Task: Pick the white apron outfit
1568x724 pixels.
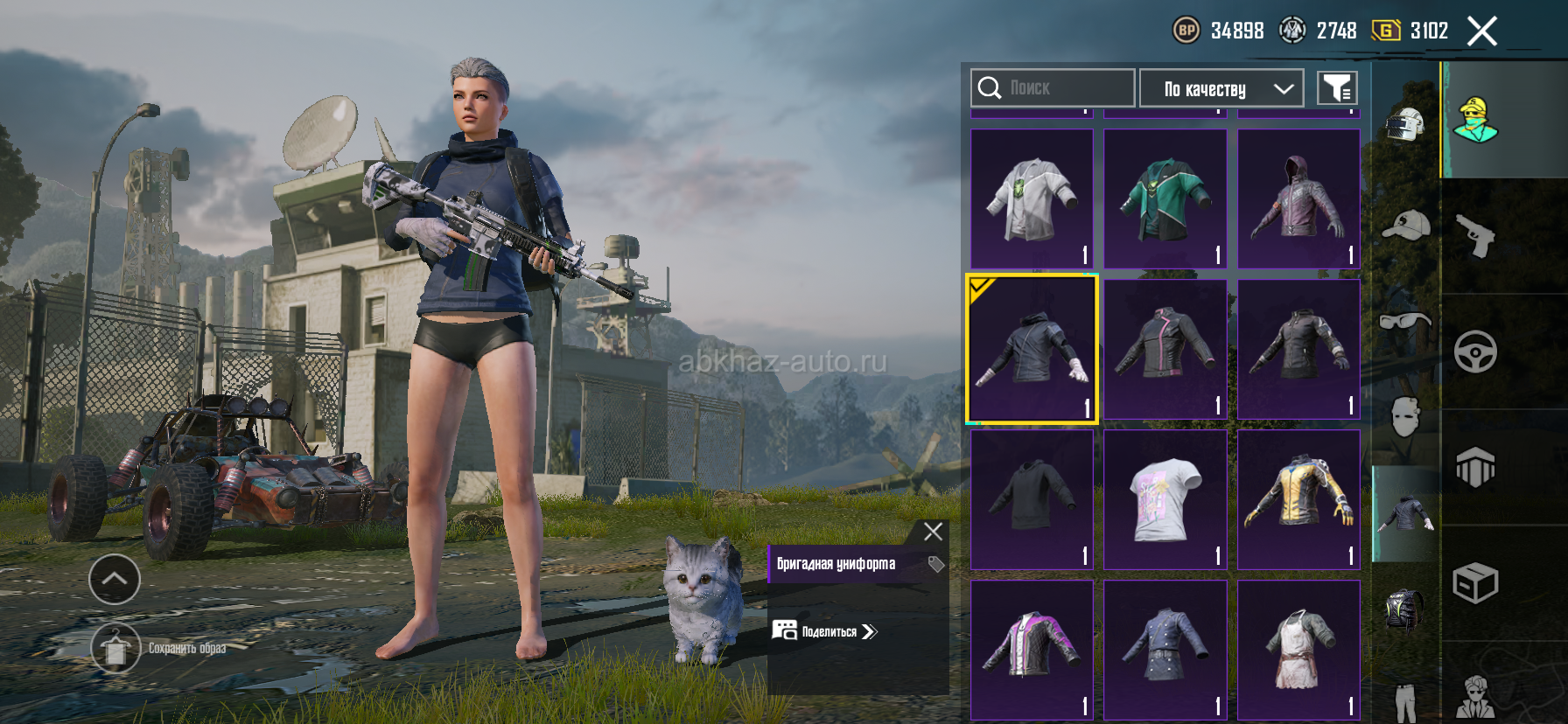Action: pos(1298,650)
